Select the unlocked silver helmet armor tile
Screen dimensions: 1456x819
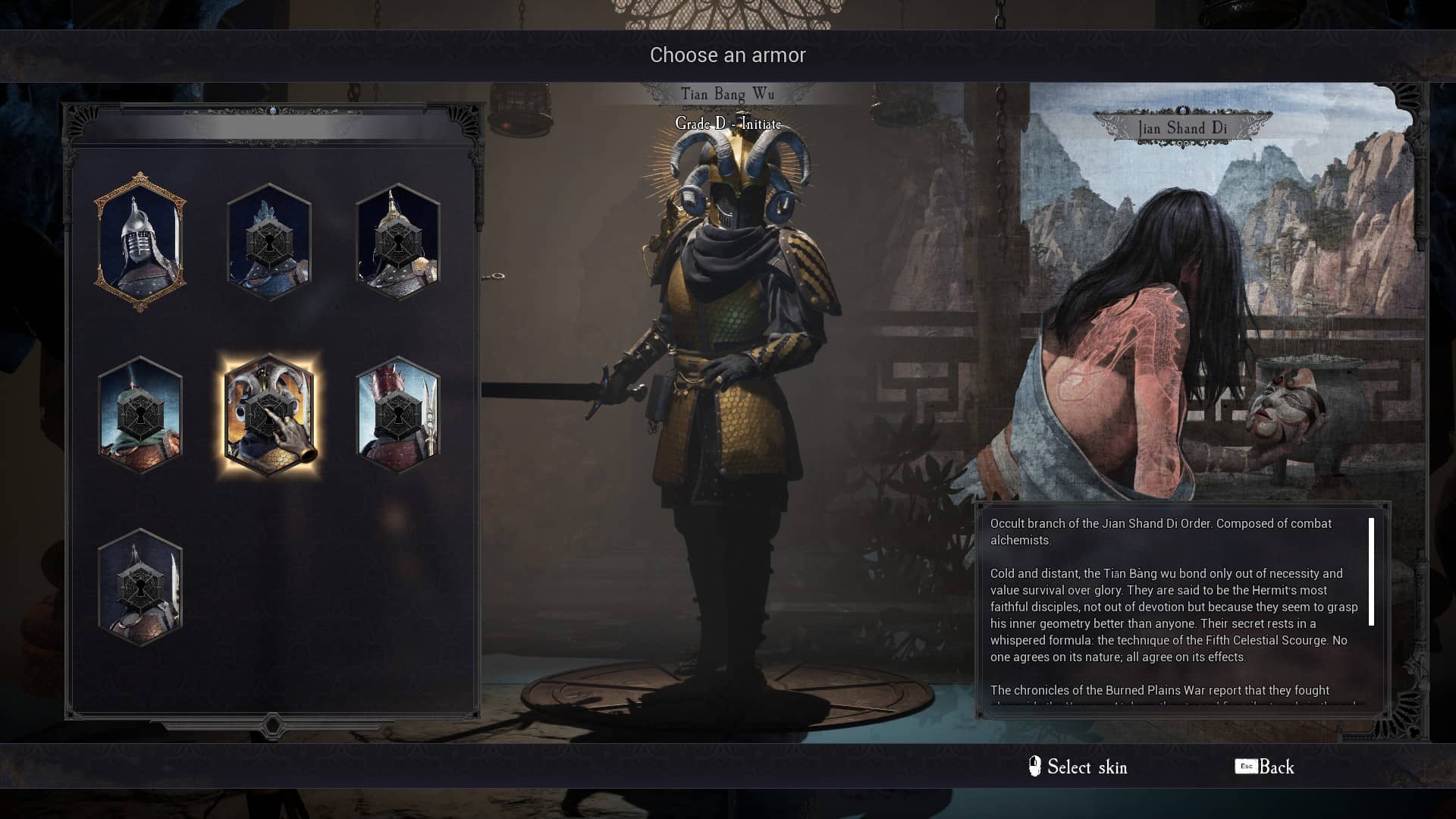click(140, 243)
